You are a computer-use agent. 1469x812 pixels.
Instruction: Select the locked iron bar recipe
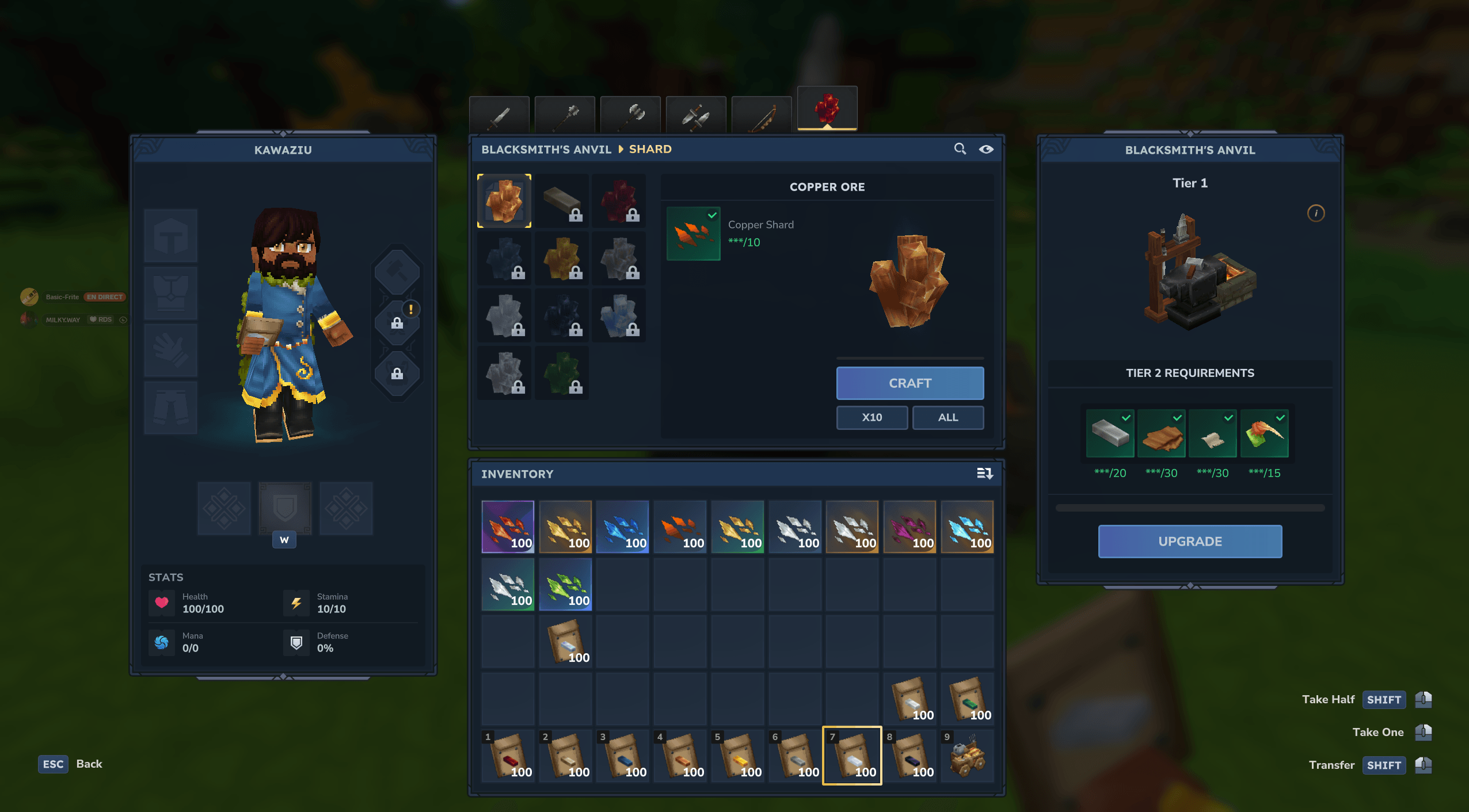pyautogui.click(x=562, y=201)
